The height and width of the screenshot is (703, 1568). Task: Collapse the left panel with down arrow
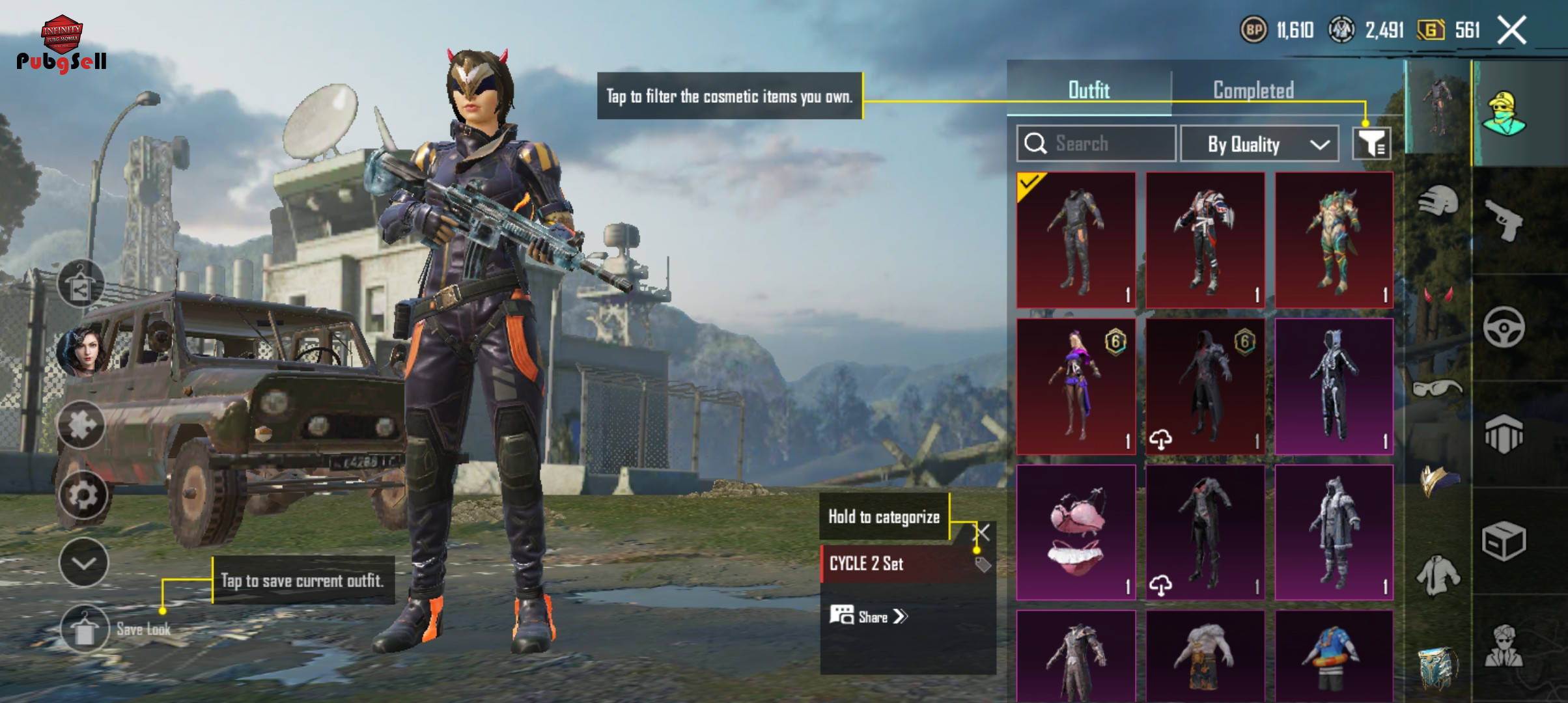(84, 563)
